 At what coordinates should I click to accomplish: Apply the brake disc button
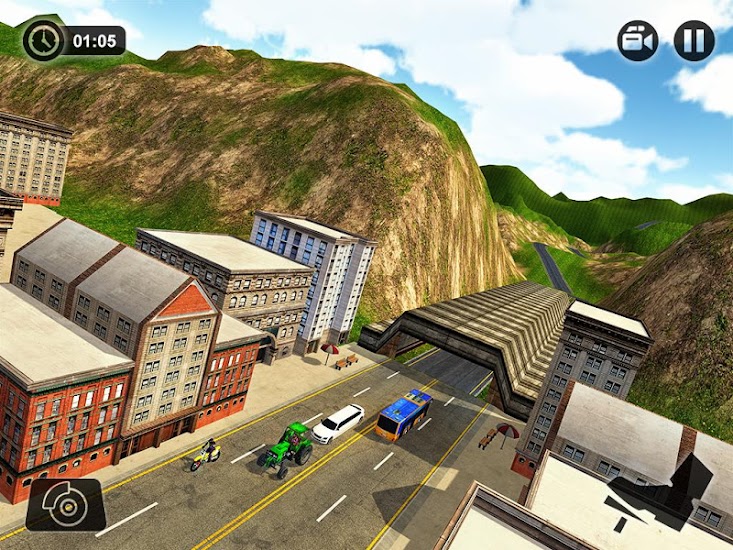(65, 505)
